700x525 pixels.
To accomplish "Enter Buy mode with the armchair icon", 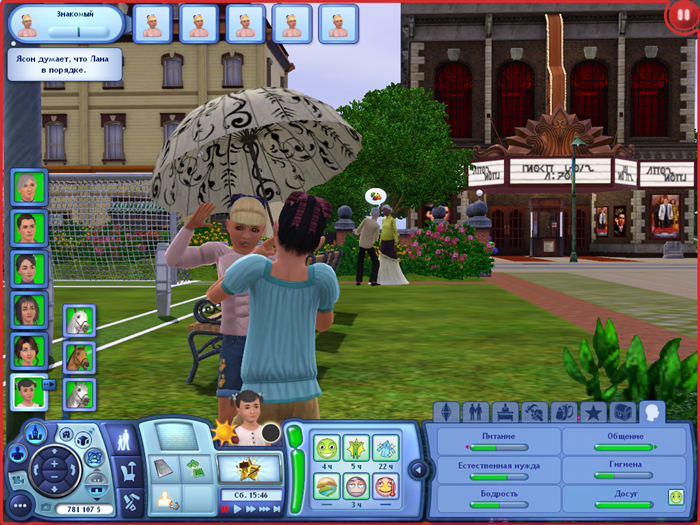I will (x=128, y=471).
